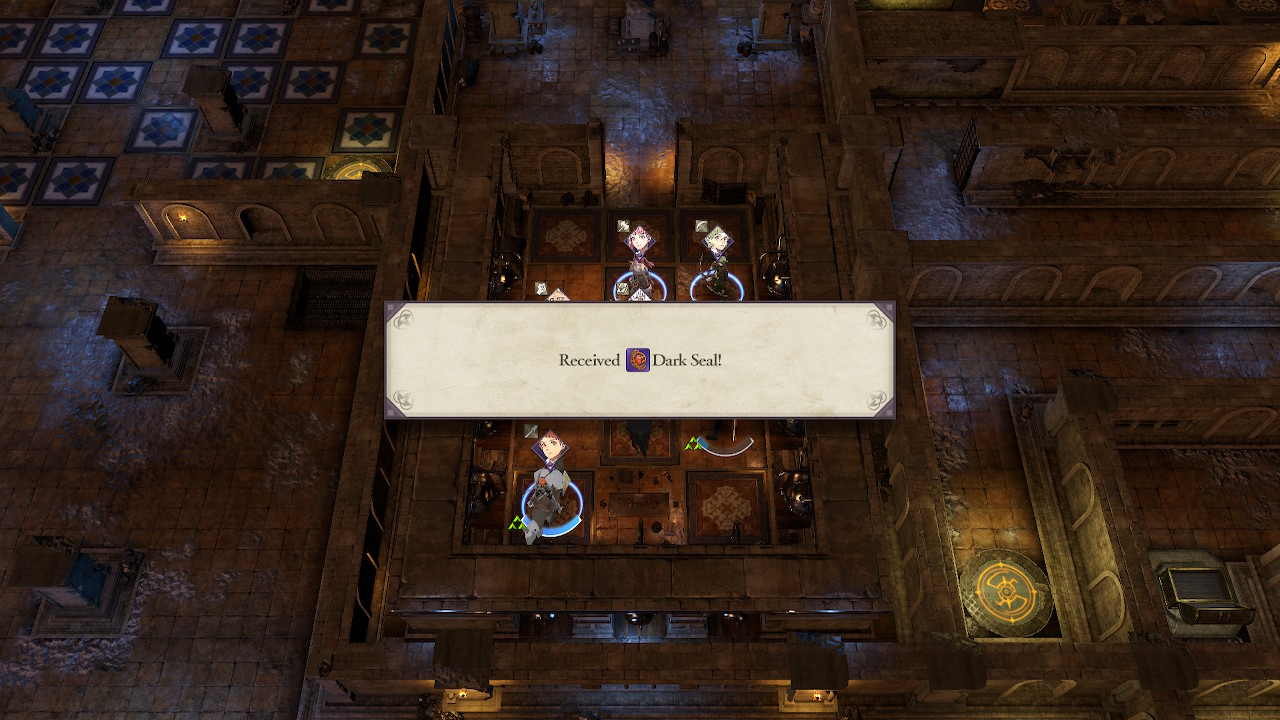Click the blue ring beneath the armored knight
This screenshot has height=720, width=1280.
(x=552, y=510)
